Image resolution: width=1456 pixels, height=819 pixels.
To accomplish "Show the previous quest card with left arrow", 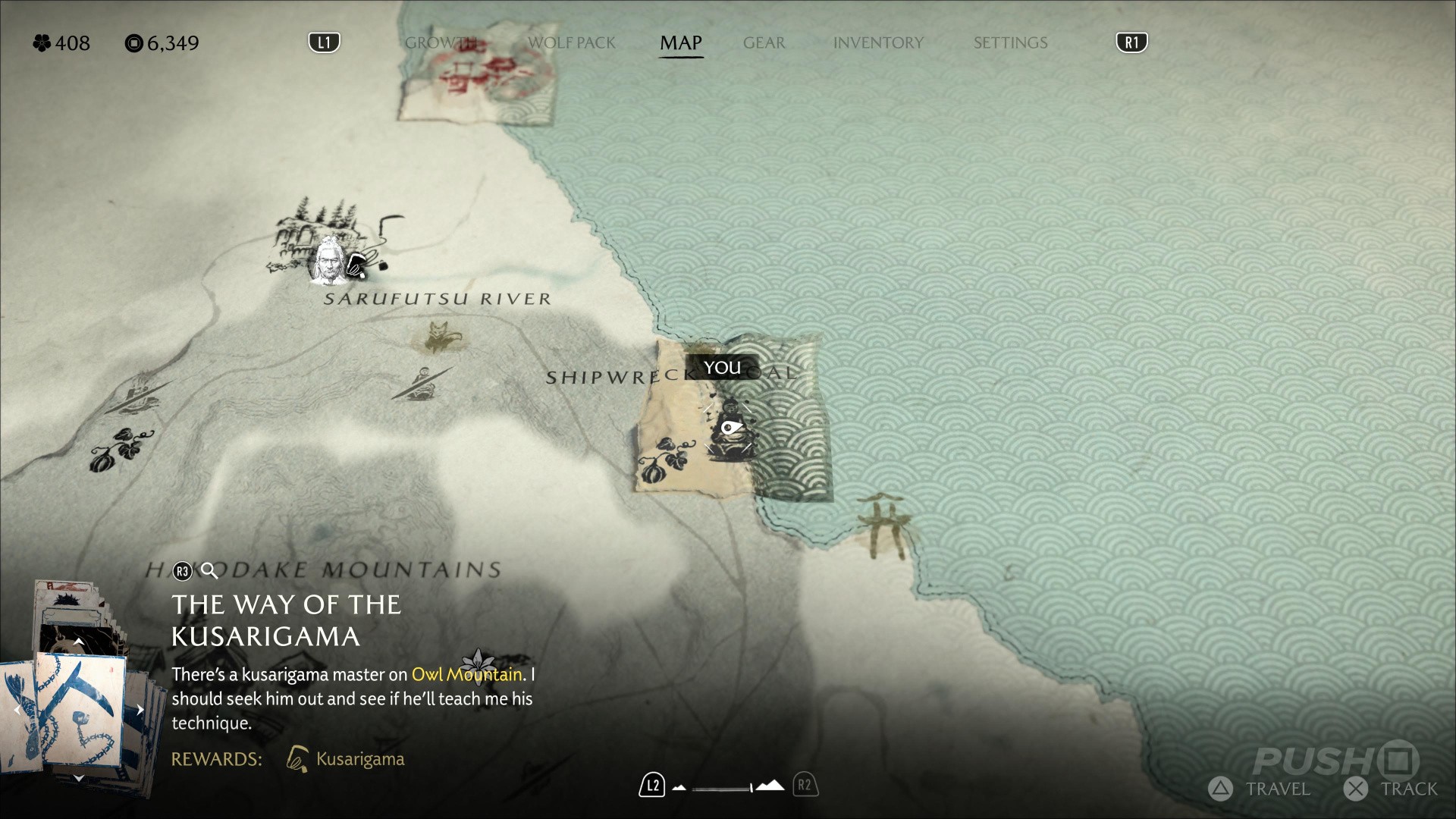I will pos(17,710).
